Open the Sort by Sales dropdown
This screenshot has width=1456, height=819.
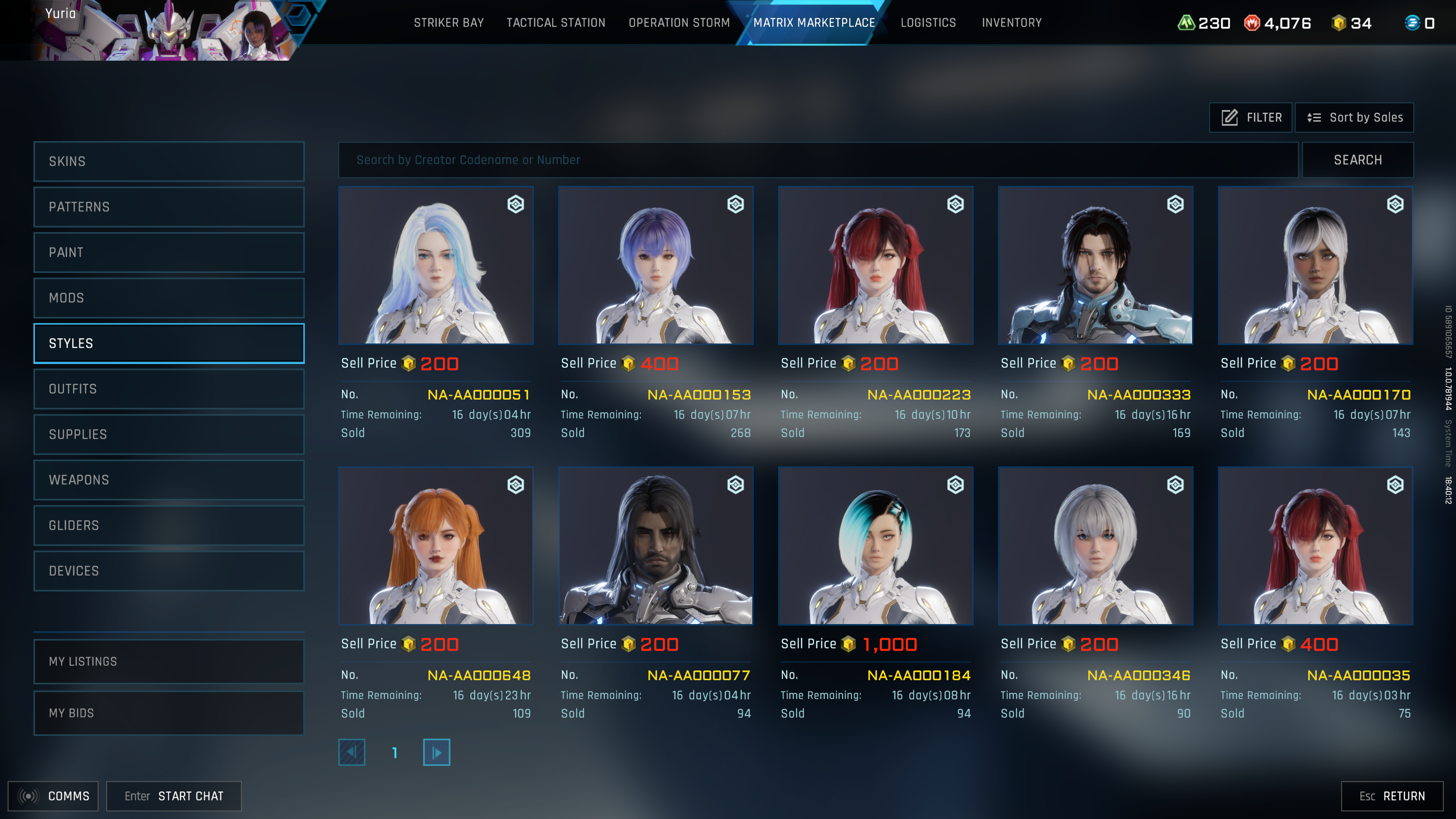click(x=1354, y=117)
